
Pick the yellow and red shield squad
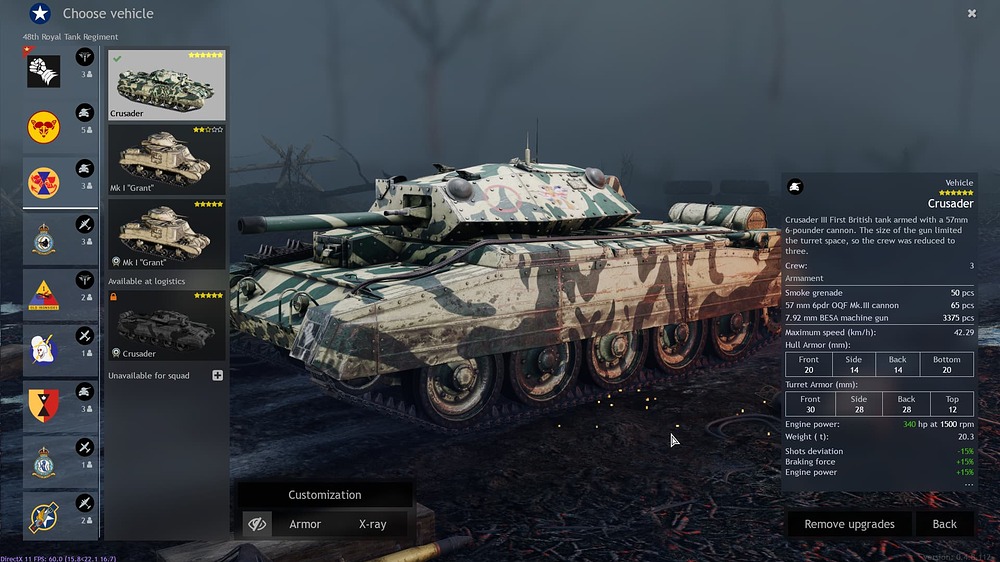click(x=44, y=405)
